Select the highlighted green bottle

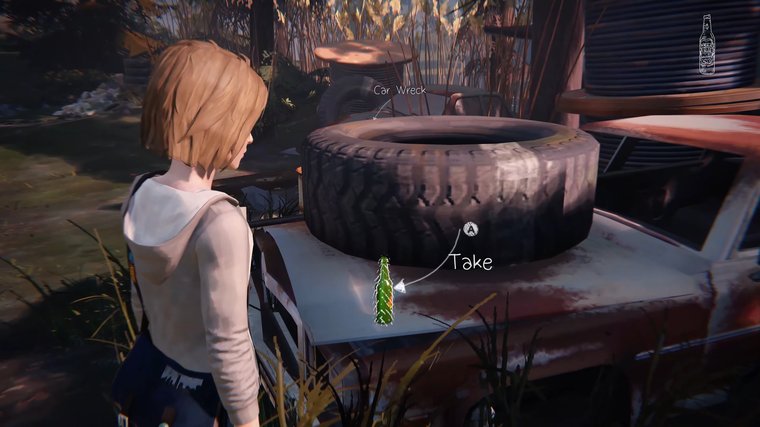tap(382, 291)
